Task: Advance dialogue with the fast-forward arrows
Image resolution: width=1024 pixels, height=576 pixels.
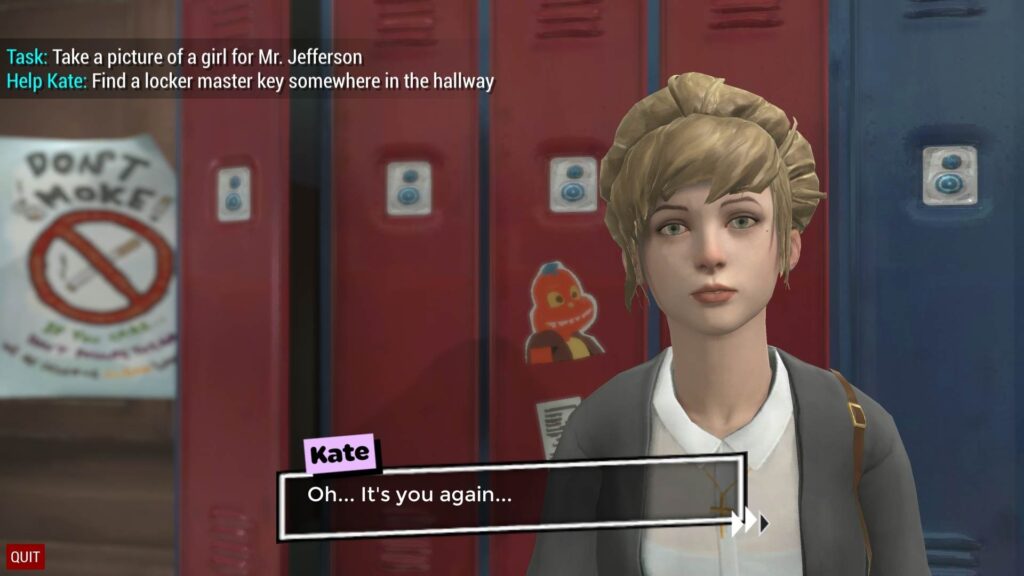Action: pos(750,522)
